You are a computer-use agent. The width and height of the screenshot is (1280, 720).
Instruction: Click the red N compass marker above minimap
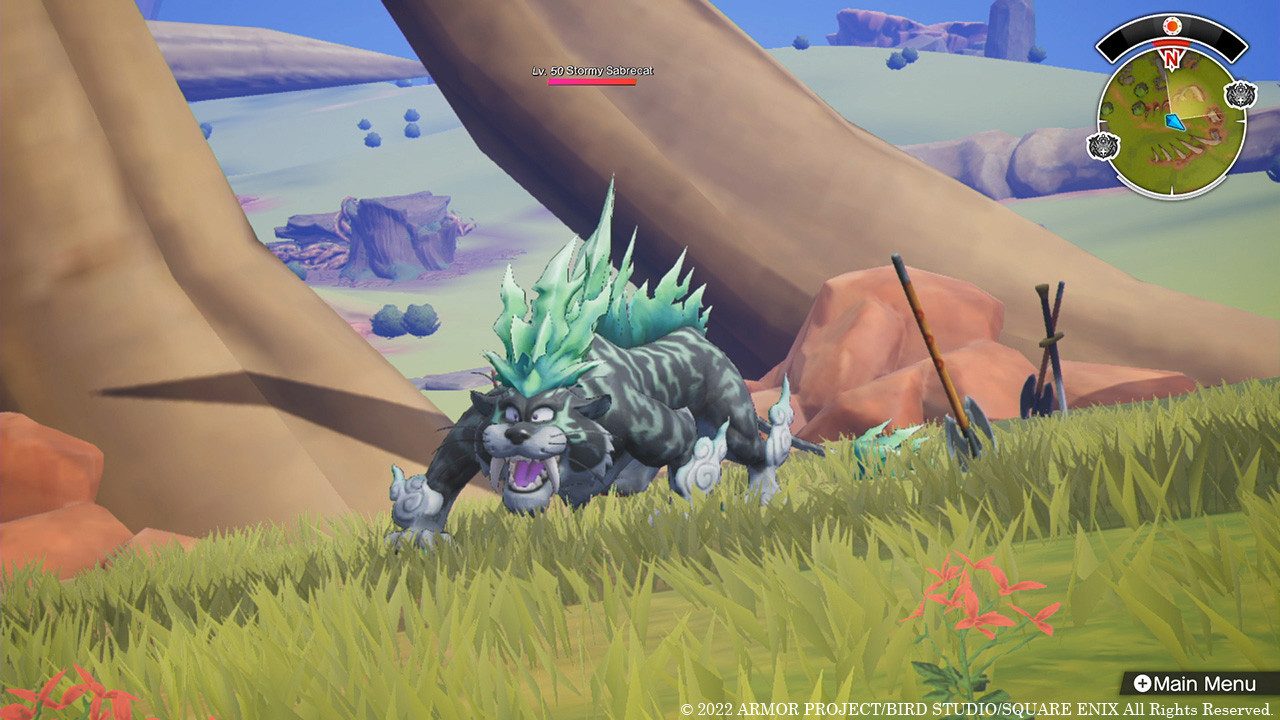1171,57
